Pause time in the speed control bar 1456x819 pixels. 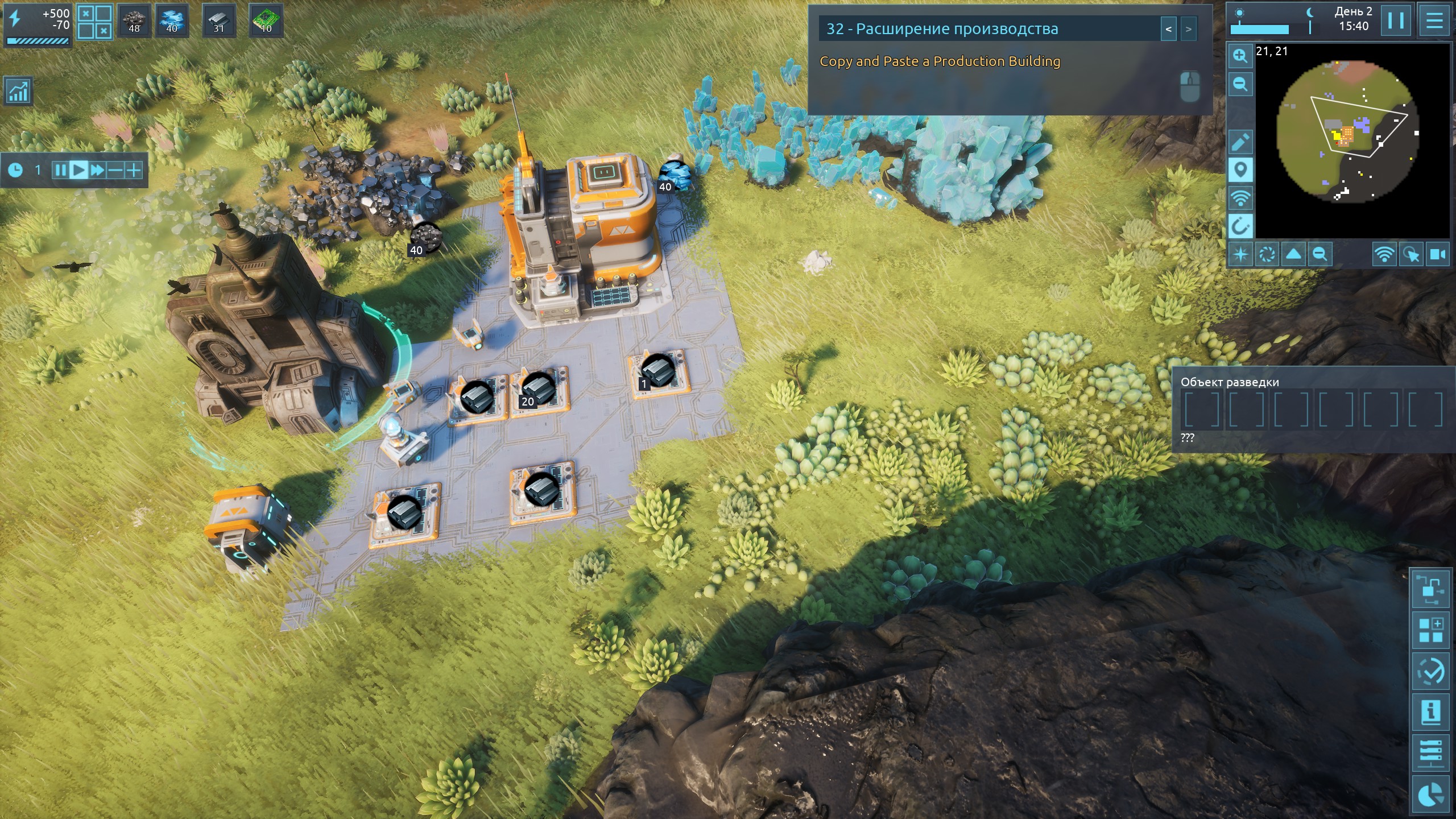coord(60,170)
